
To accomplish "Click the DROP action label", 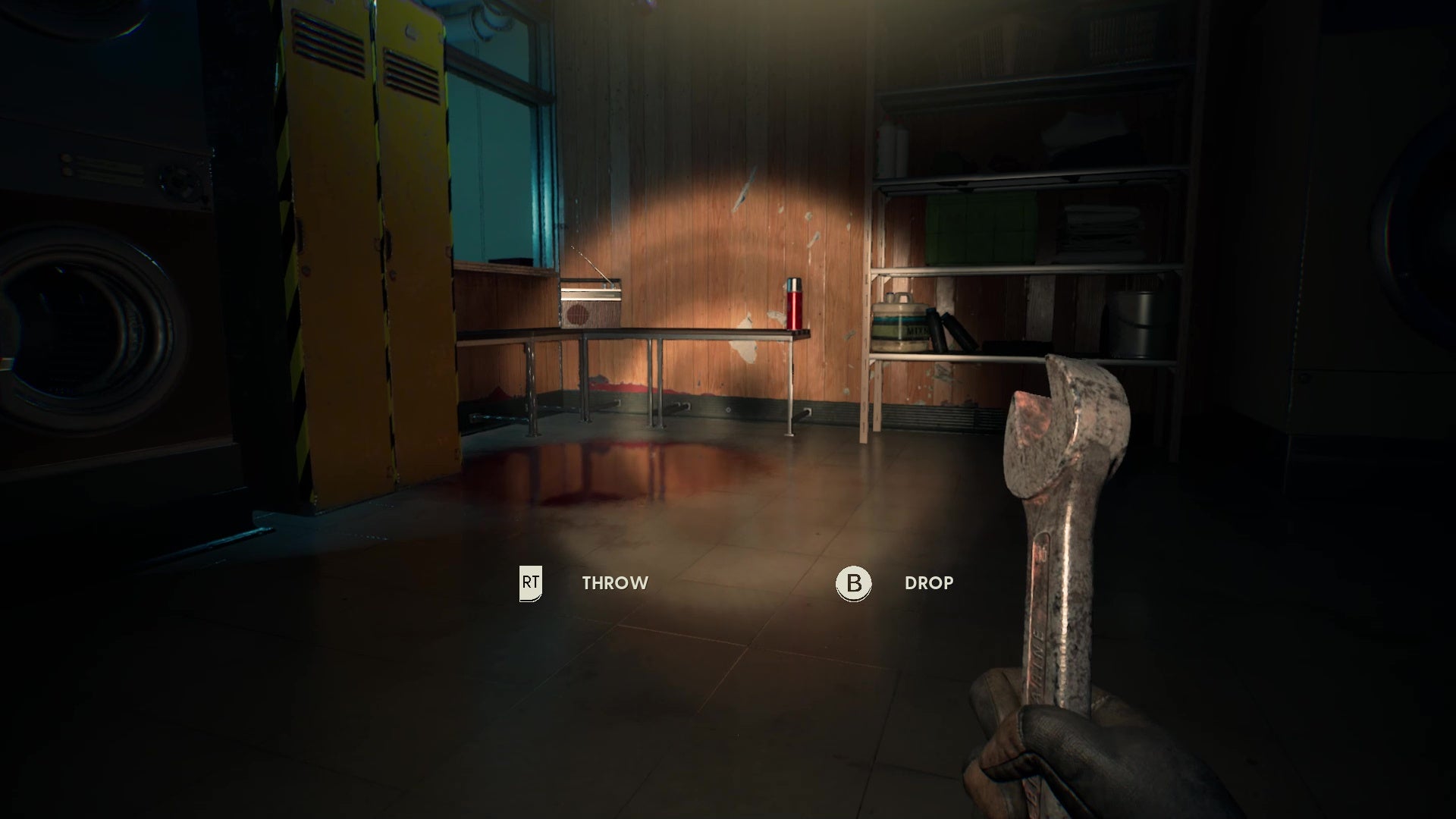I will click(928, 584).
